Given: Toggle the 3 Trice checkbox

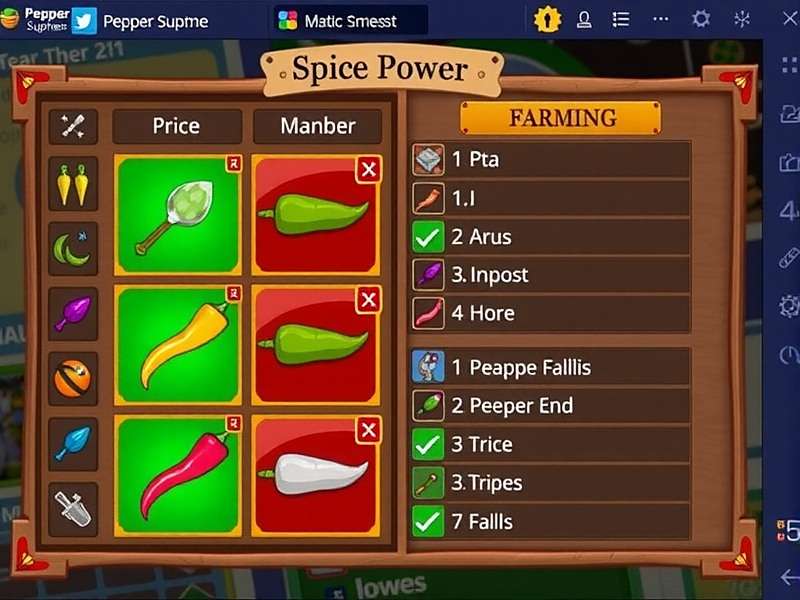Looking at the screenshot, I should click(x=428, y=444).
